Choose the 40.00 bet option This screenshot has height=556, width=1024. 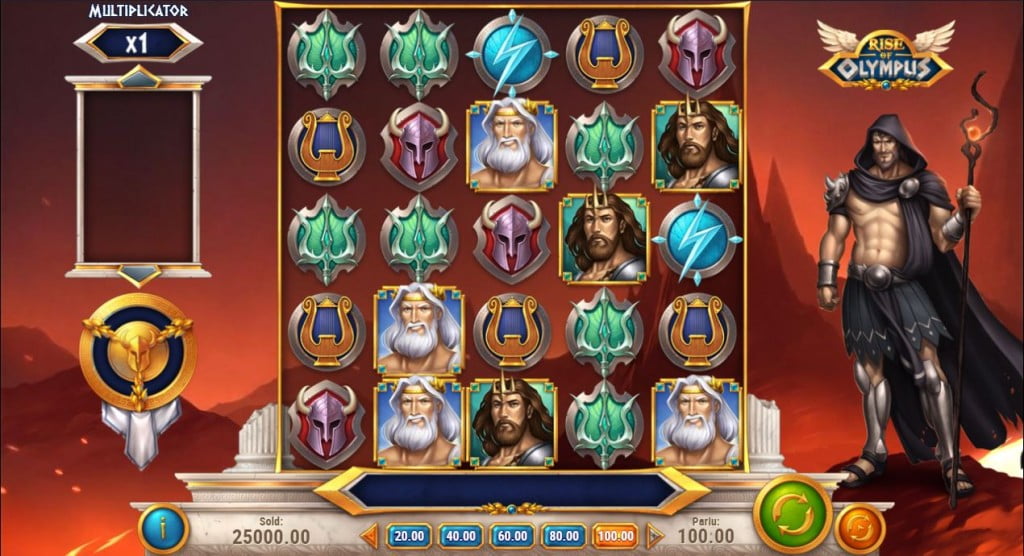pos(459,535)
